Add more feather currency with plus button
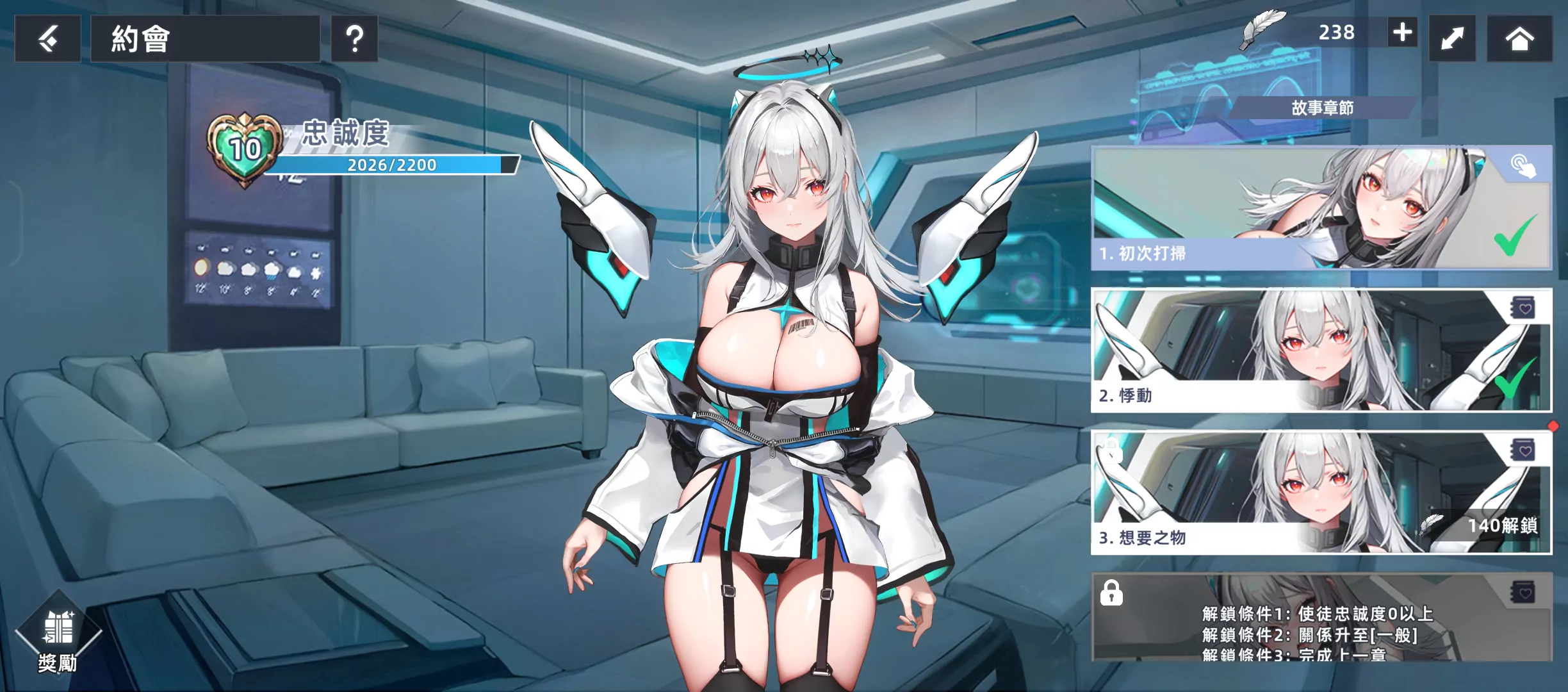Image resolution: width=1568 pixels, height=692 pixels. (x=1402, y=32)
